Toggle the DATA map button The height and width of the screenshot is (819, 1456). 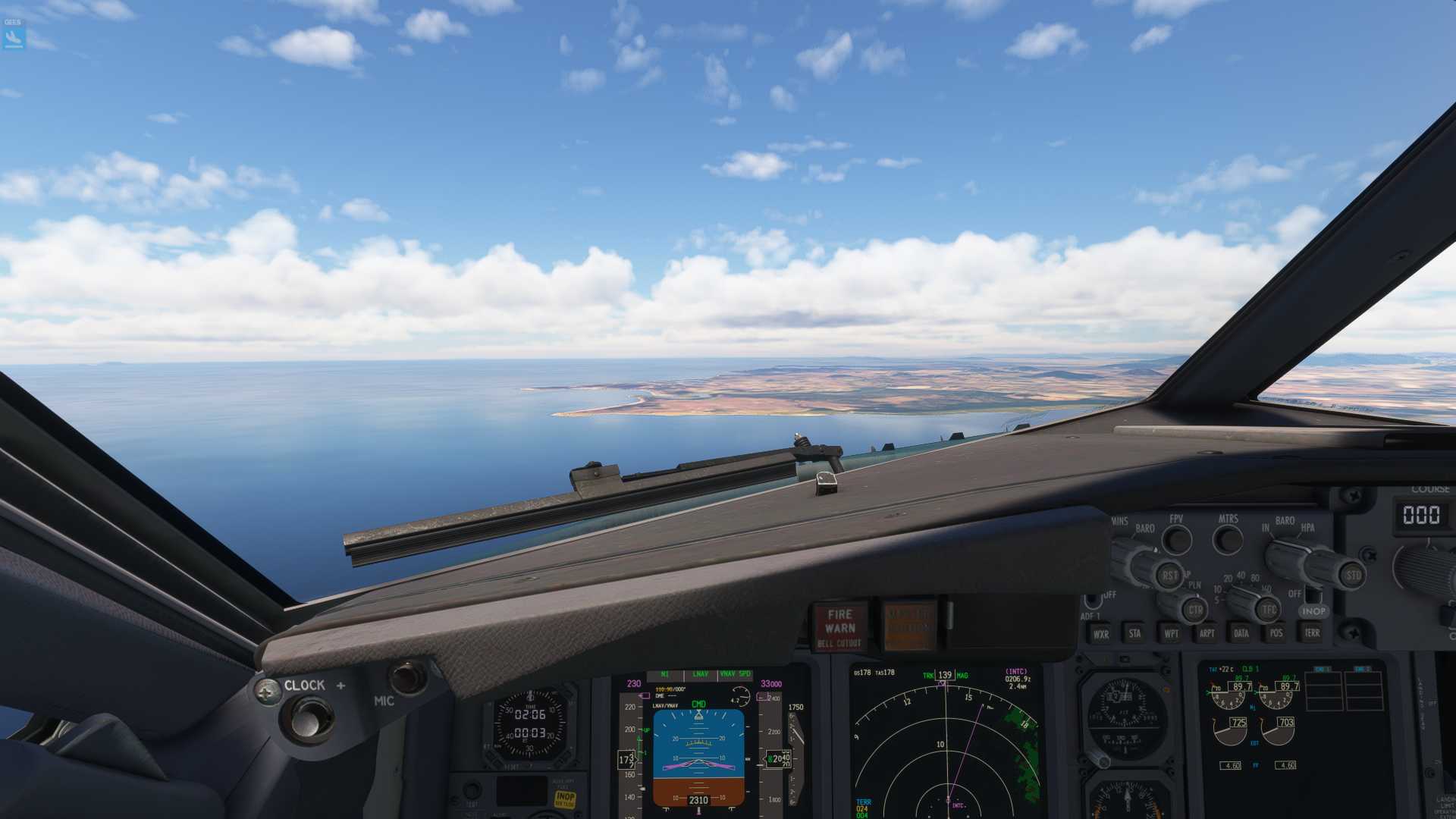(x=1241, y=633)
